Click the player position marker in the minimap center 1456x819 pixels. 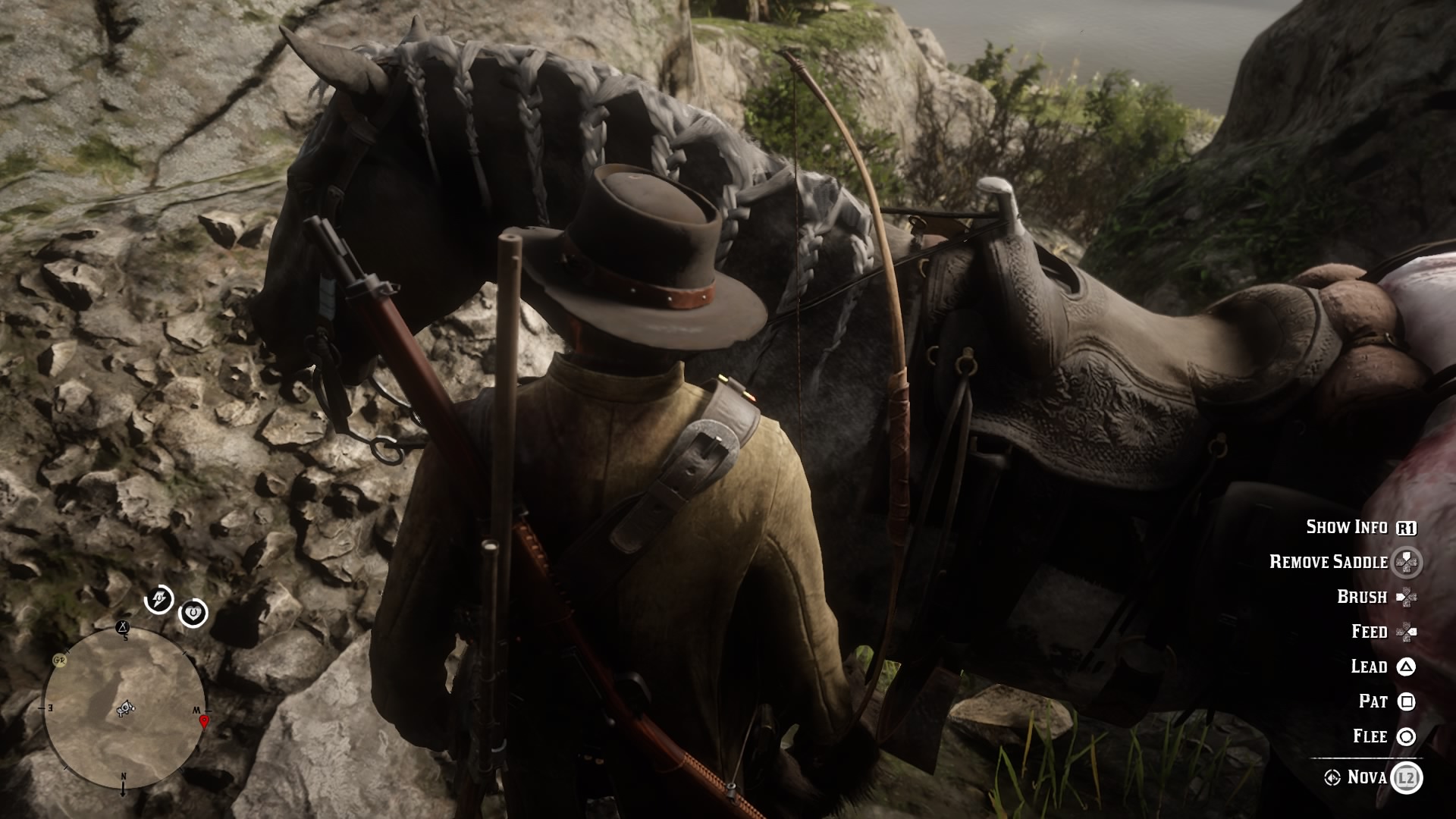[126, 708]
